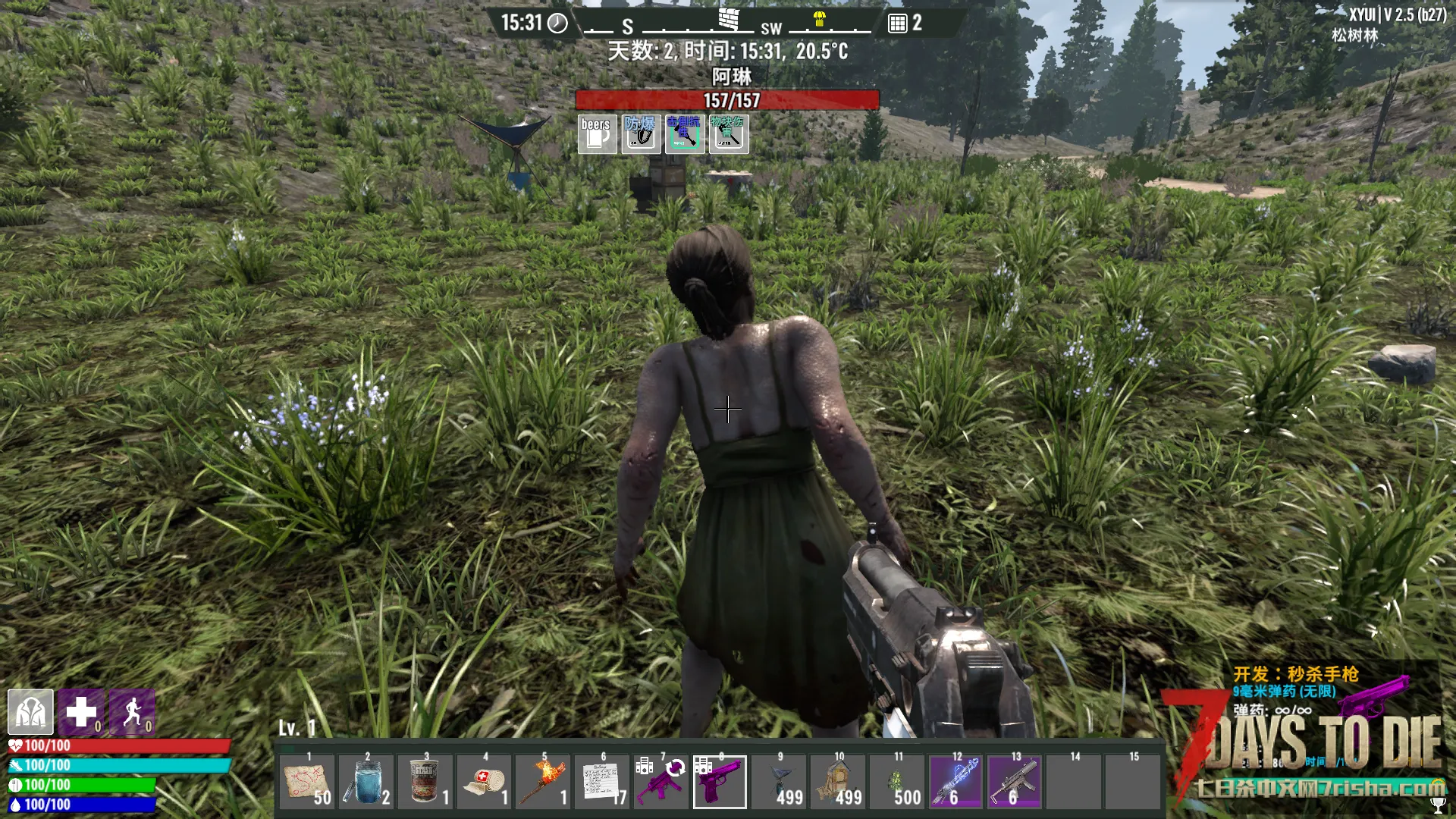Click the running man buff icon

click(x=133, y=712)
